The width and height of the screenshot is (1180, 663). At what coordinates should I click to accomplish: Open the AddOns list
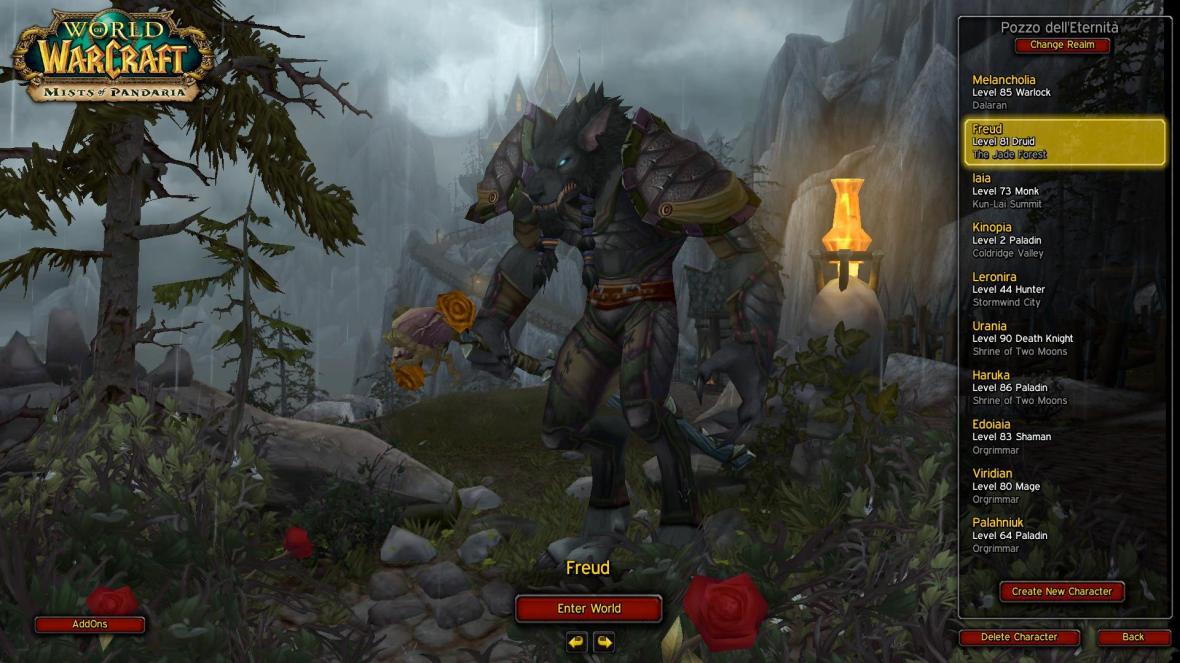point(90,624)
